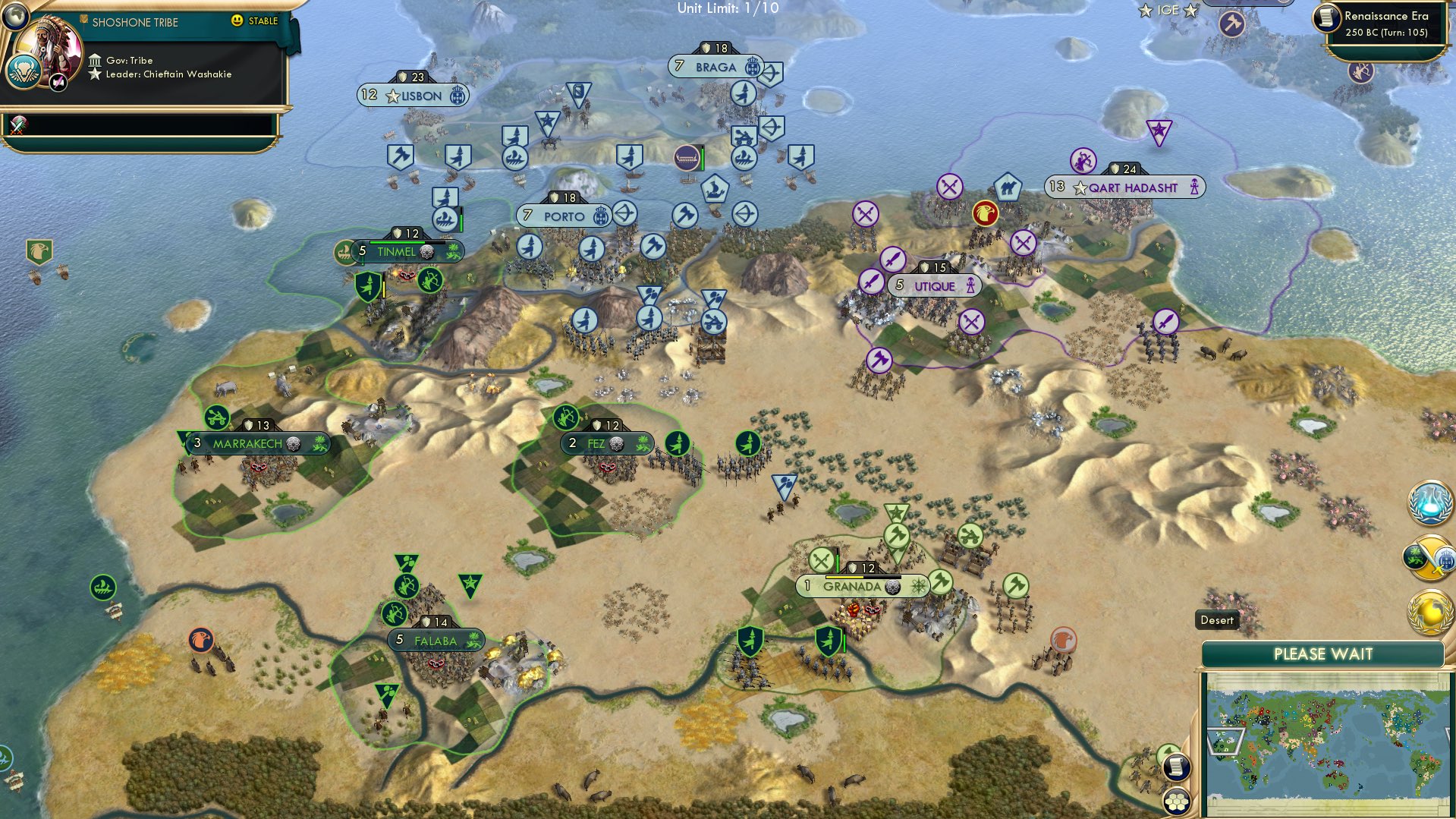Toggle the right IGE star
The image size is (1456, 819).
point(1191,10)
